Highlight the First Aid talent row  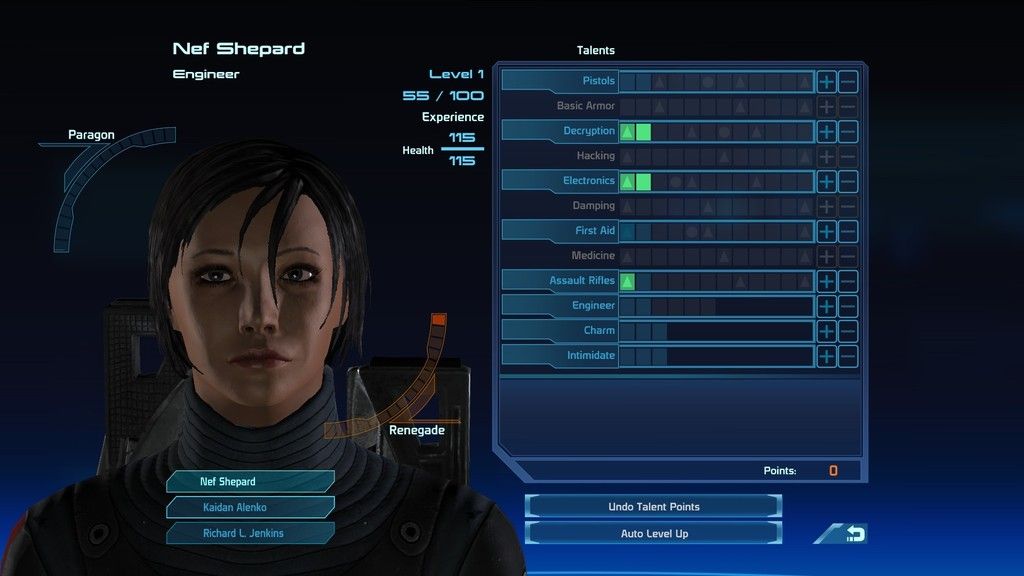point(560,231)
